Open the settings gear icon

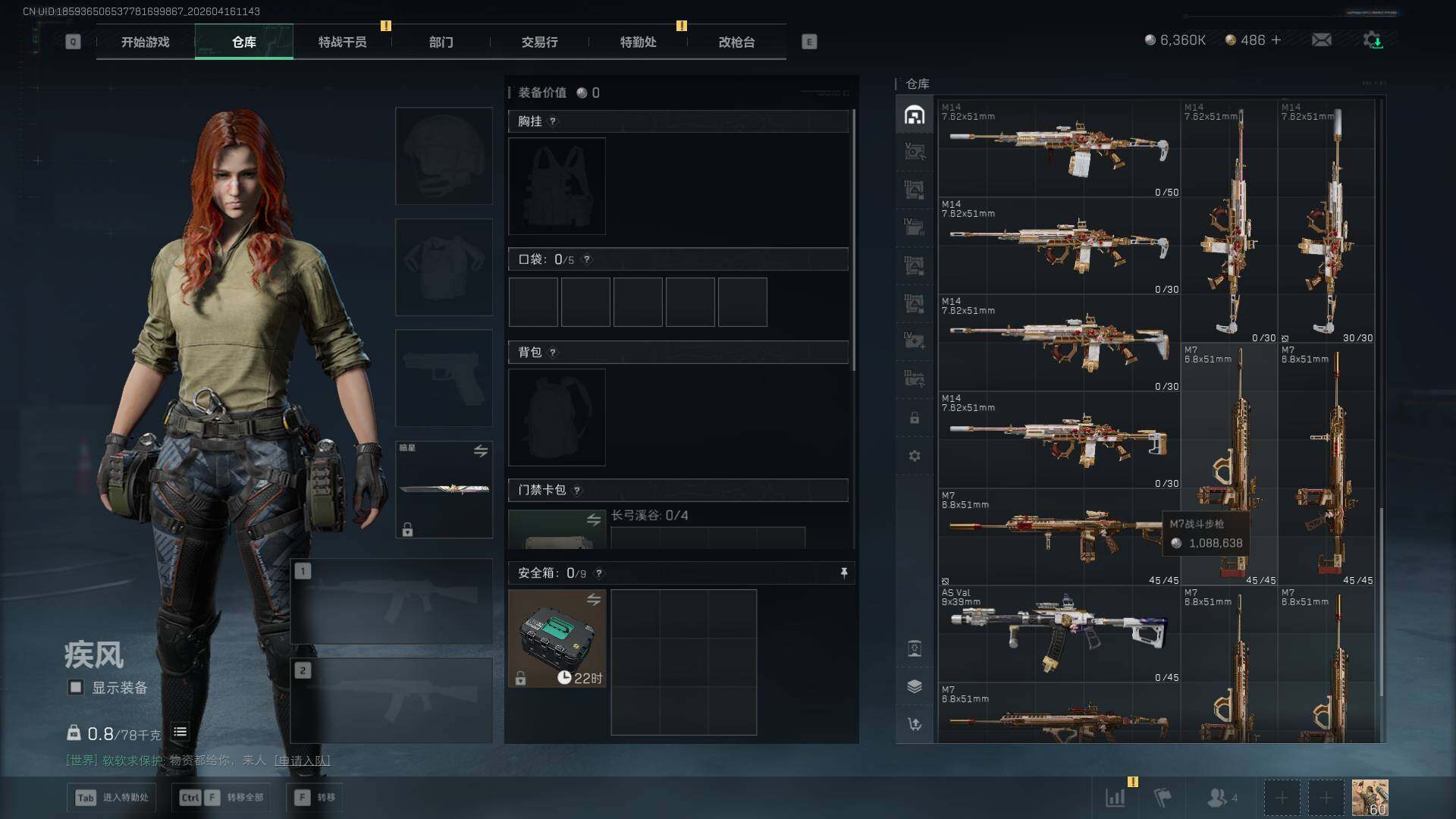point(1373,40)
